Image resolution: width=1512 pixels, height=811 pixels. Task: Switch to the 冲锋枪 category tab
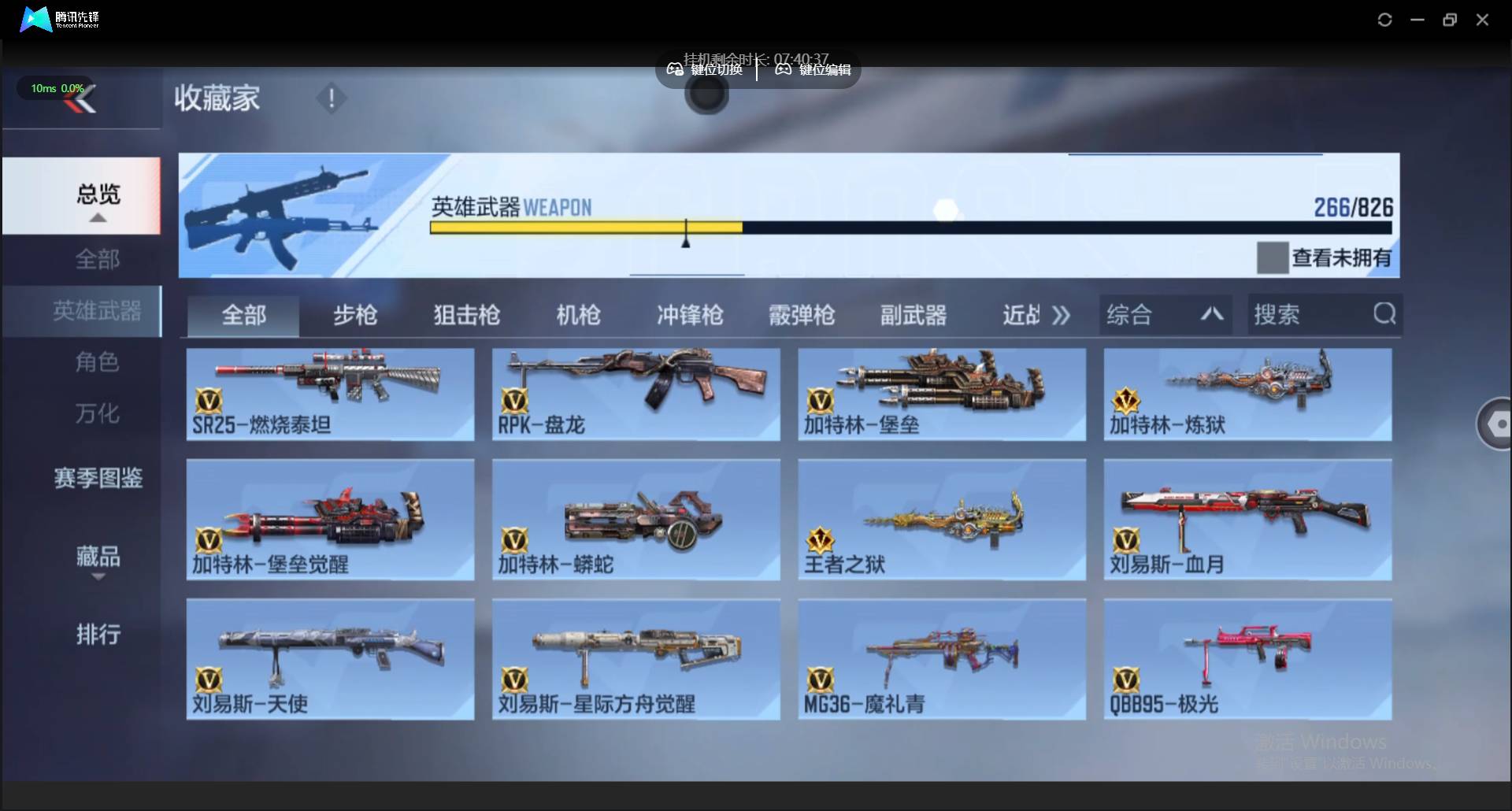[x=689, y=314]
